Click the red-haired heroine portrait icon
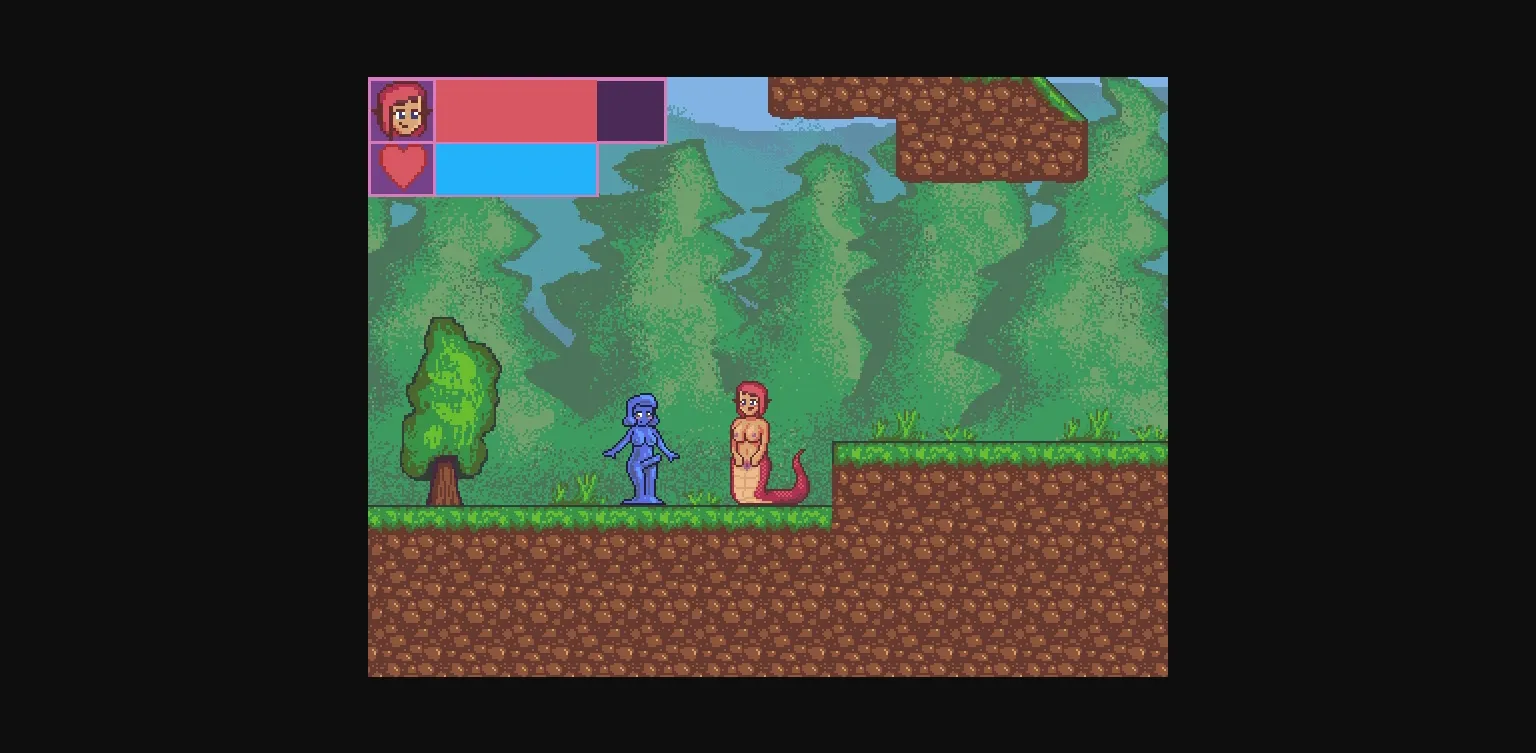 click(x=401, y=110)
